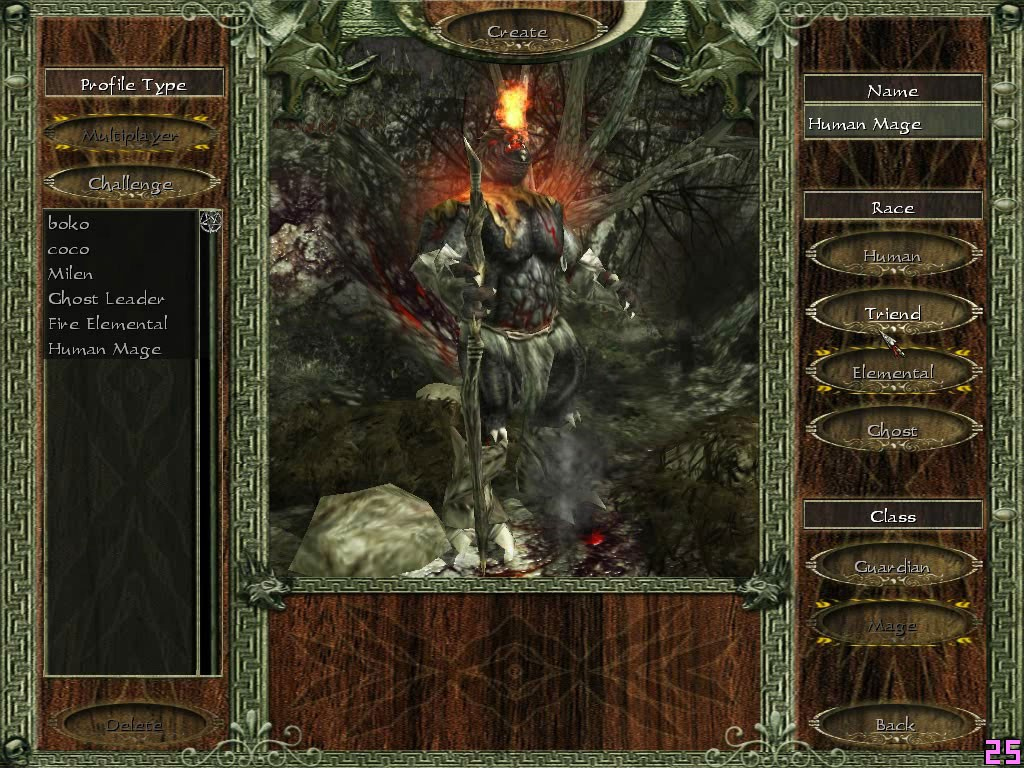Choose the Mage class
This screenshot has width=1024, height=768.
(892, 626)
